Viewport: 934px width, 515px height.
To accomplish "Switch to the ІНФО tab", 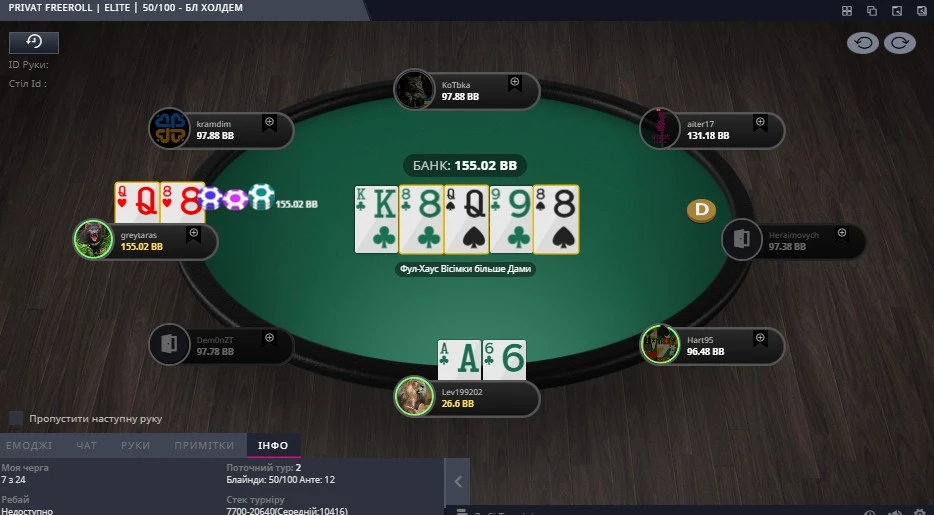I will 273,446.
